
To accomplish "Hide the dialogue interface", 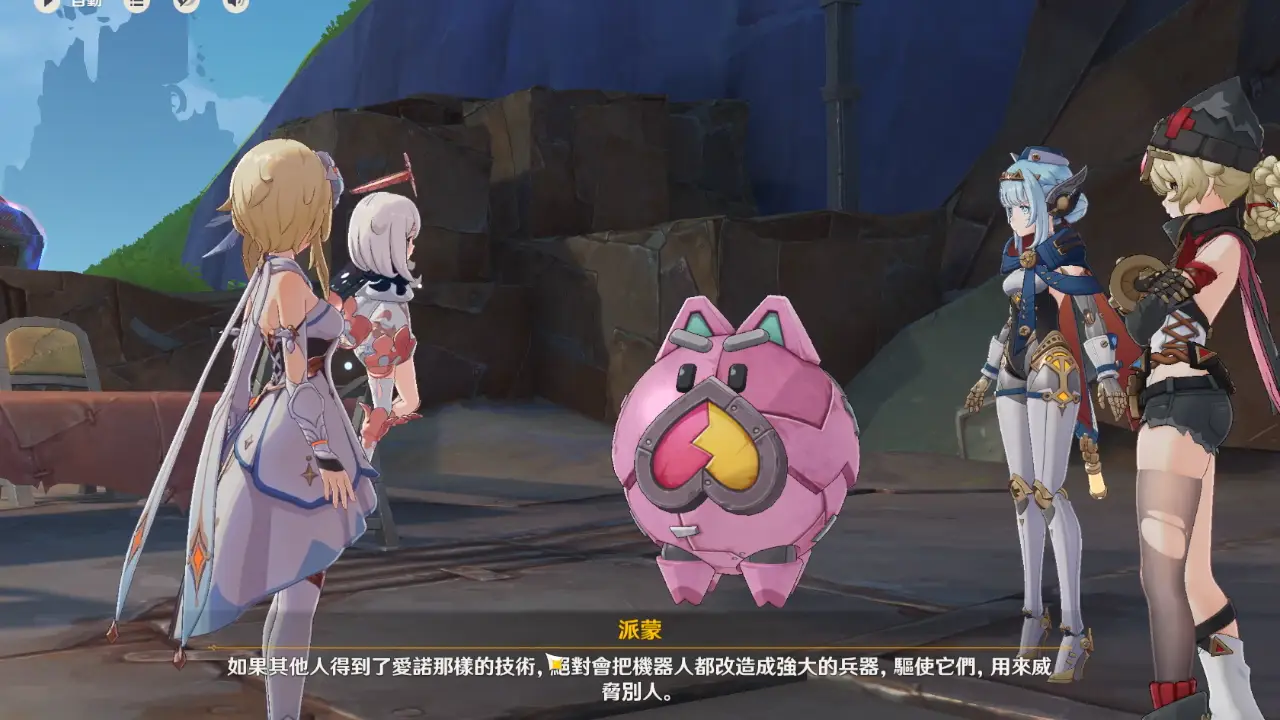I will [x=186, y=4].
